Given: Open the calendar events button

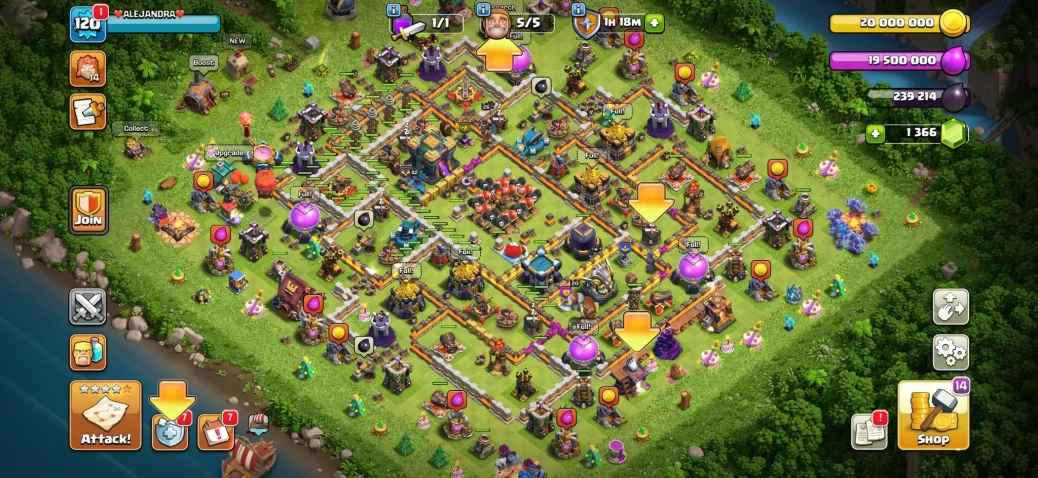Looking at the screenshot, I should tap(215, 432).
